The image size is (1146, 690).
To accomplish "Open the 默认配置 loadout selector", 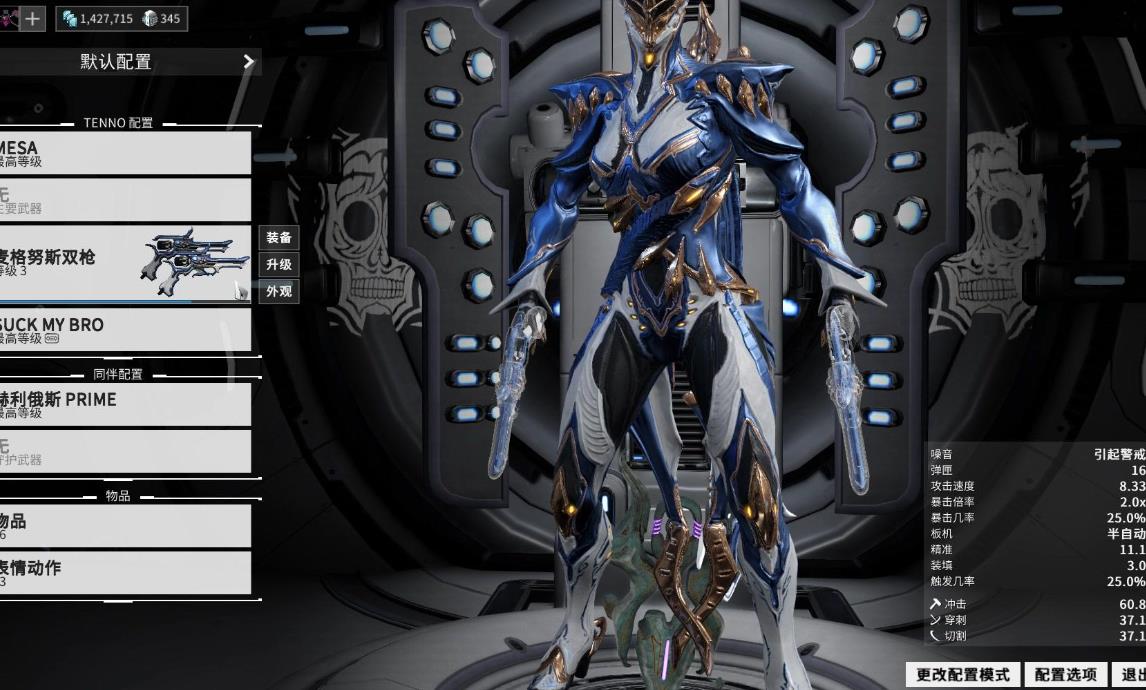I will (130, 62).
